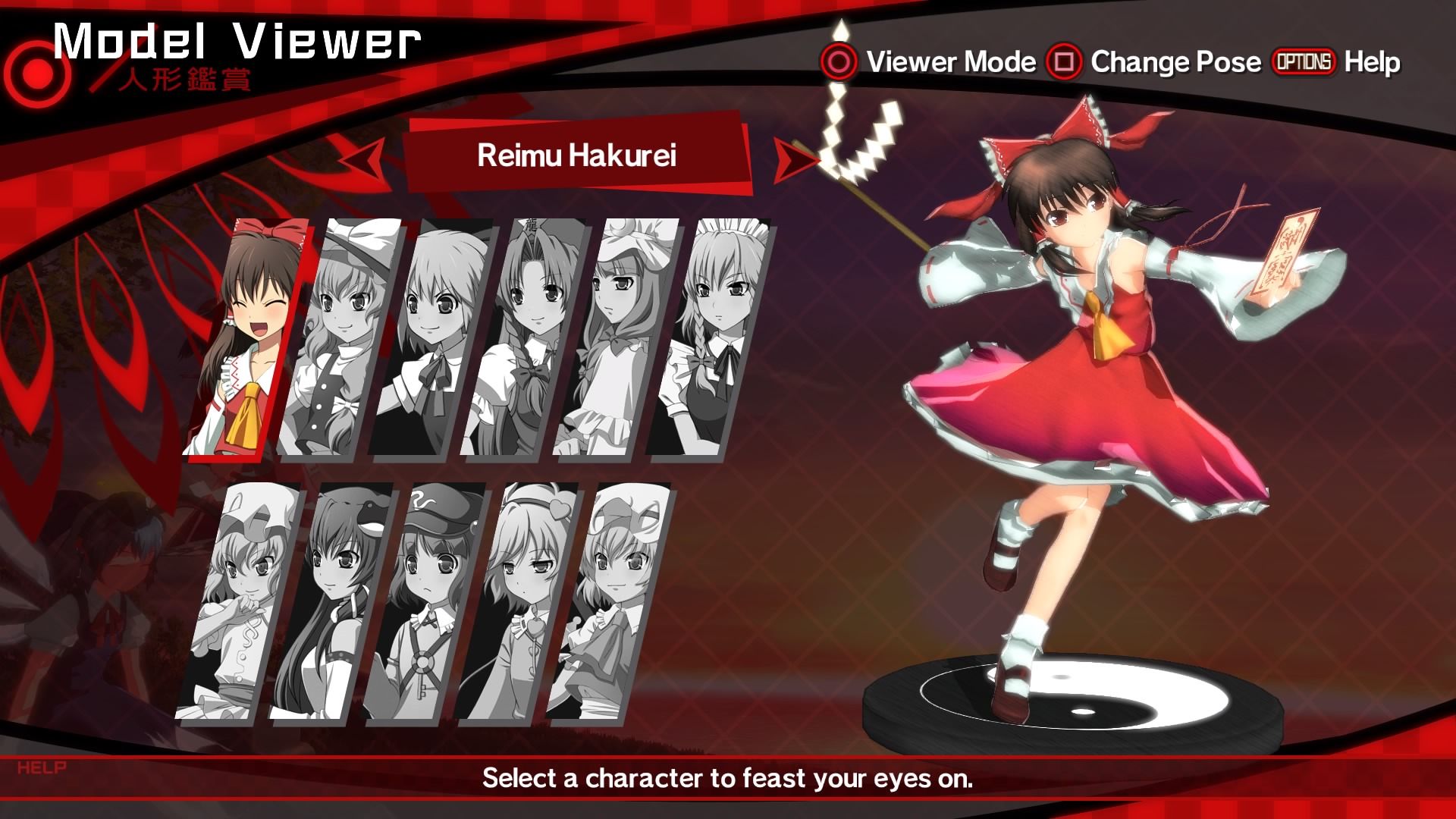Select the short-haired girl with ribbon tie portrait
The image size is (1456, 819).
[x=431, y=338]
